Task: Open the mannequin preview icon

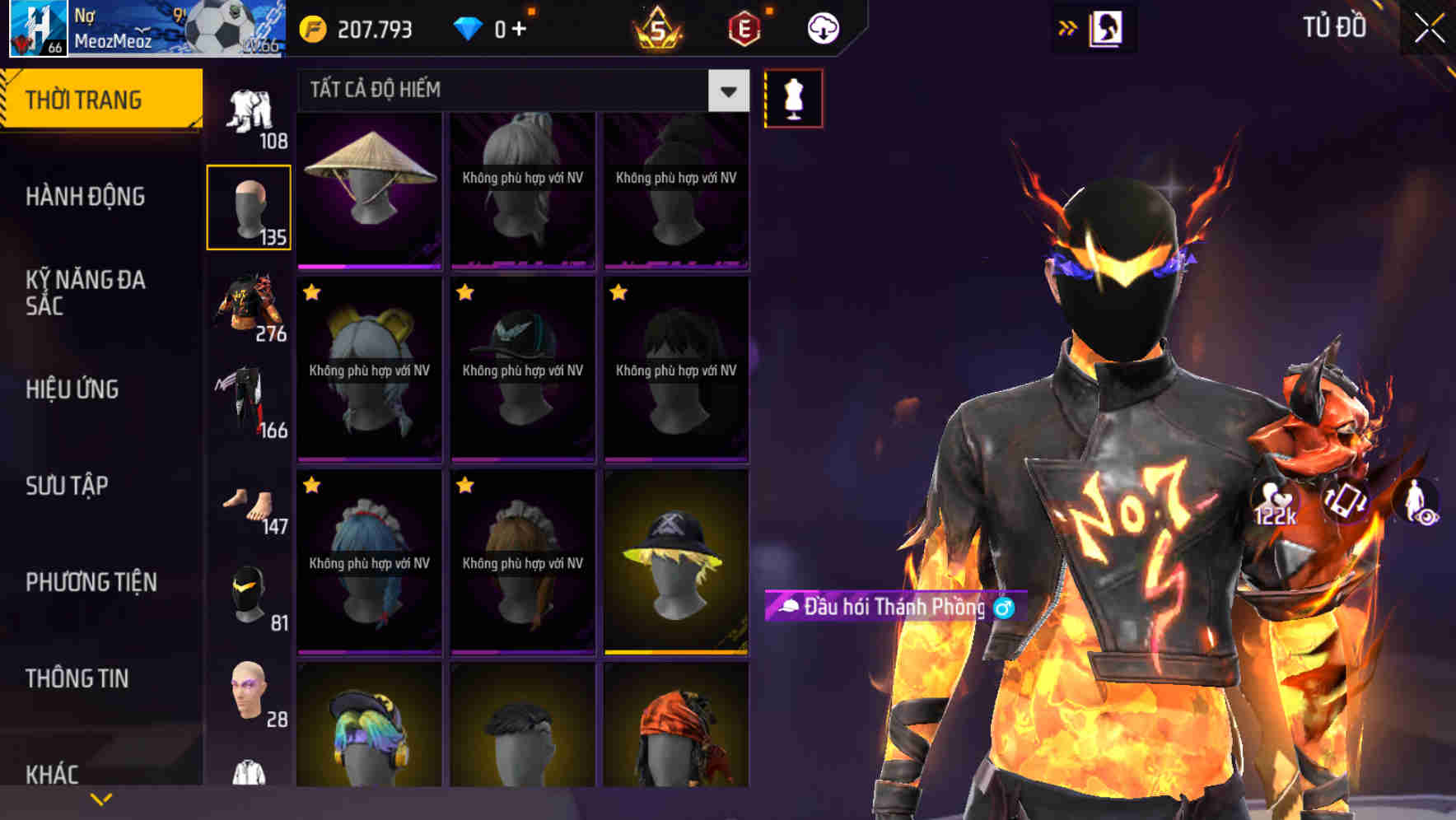Action: pos(793,97)
